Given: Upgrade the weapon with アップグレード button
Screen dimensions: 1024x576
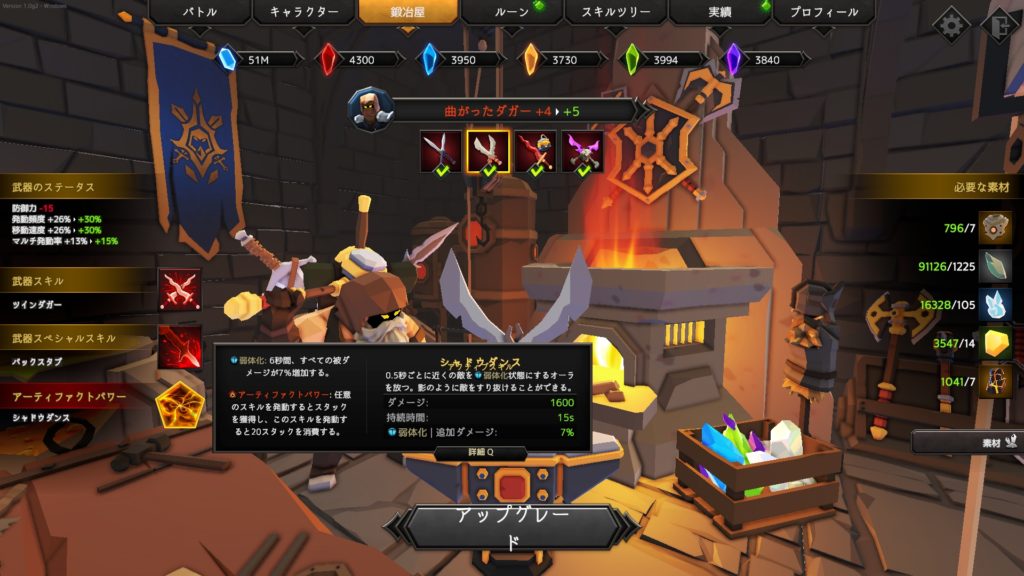Looking at the screenshot, I should 512,527.
